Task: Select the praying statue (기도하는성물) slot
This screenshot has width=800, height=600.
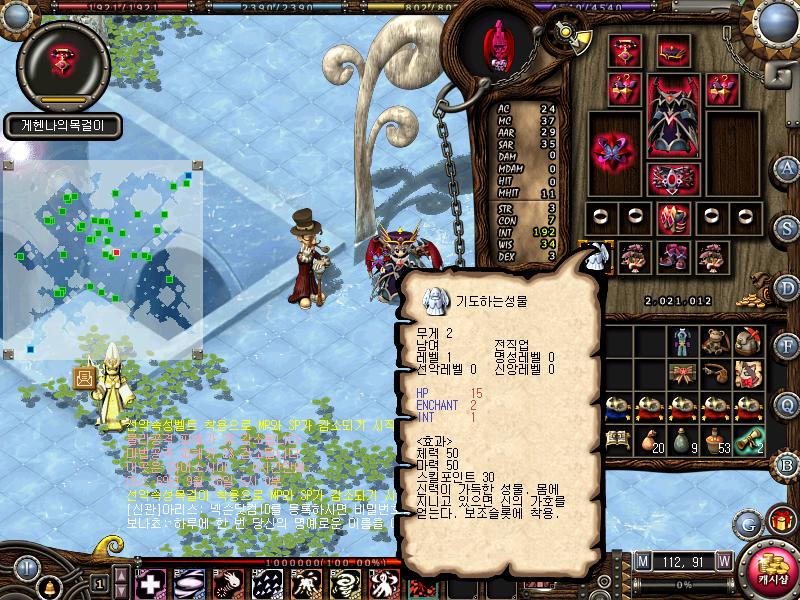Action: point(596,256)
